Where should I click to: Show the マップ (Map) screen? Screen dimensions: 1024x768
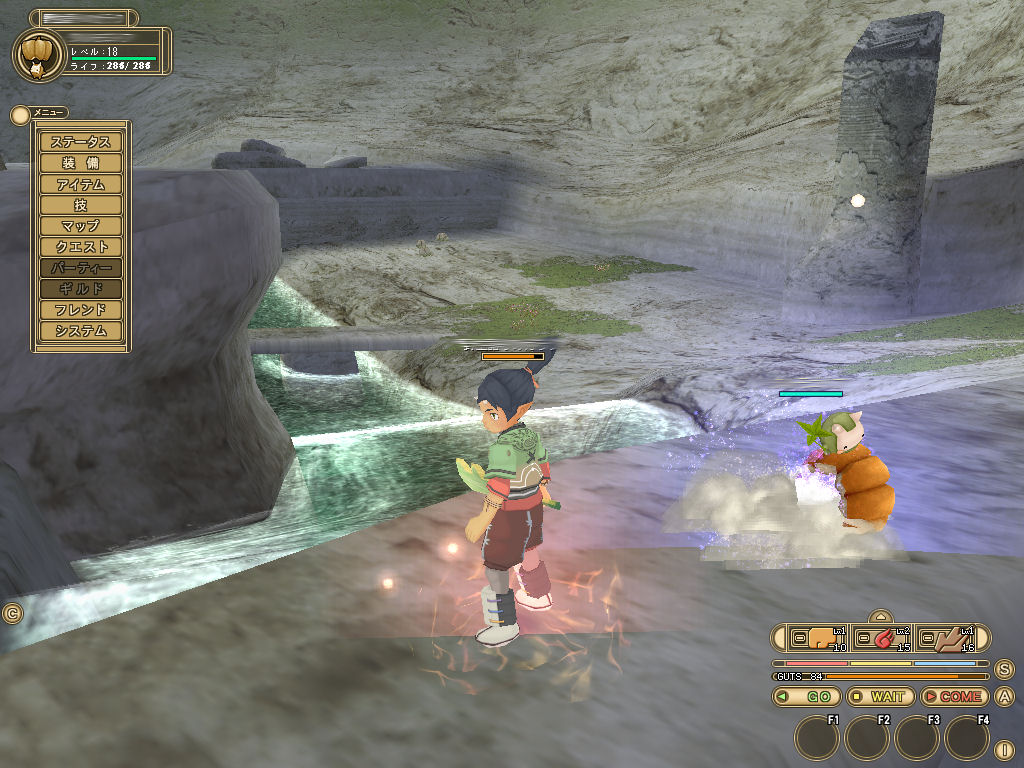coord(81,226)
